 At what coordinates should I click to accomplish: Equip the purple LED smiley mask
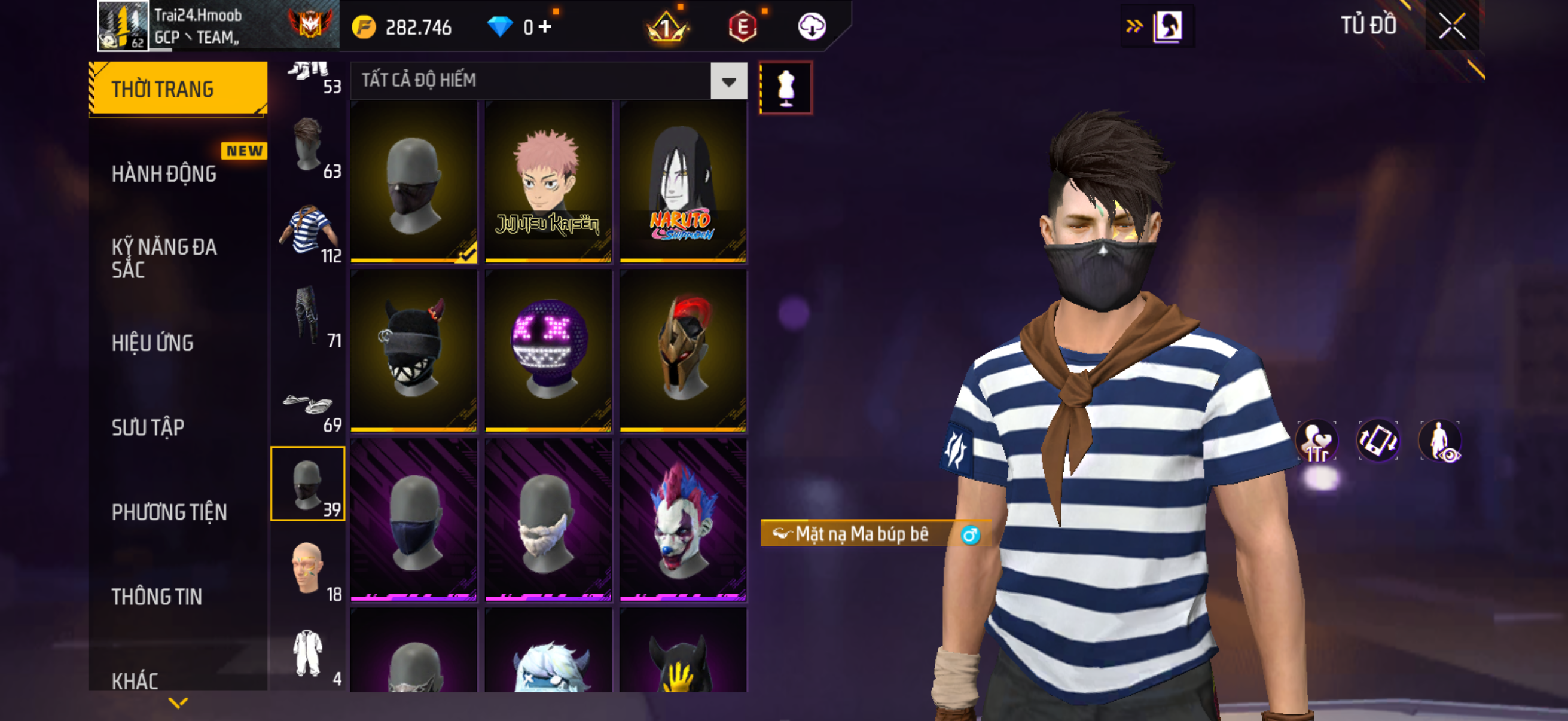coord(548,350)
